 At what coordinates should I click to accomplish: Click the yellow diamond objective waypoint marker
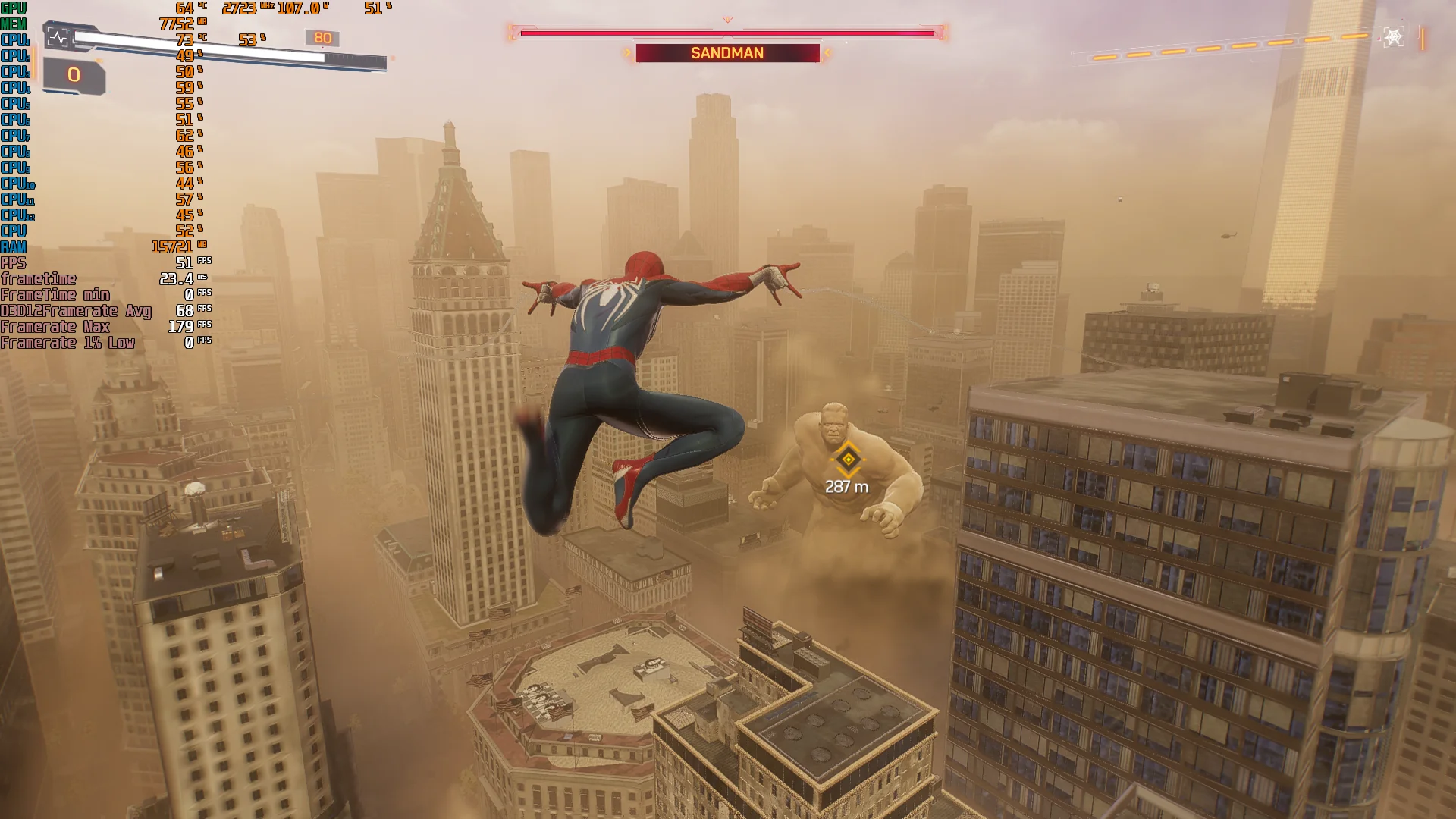pos(848,459)
